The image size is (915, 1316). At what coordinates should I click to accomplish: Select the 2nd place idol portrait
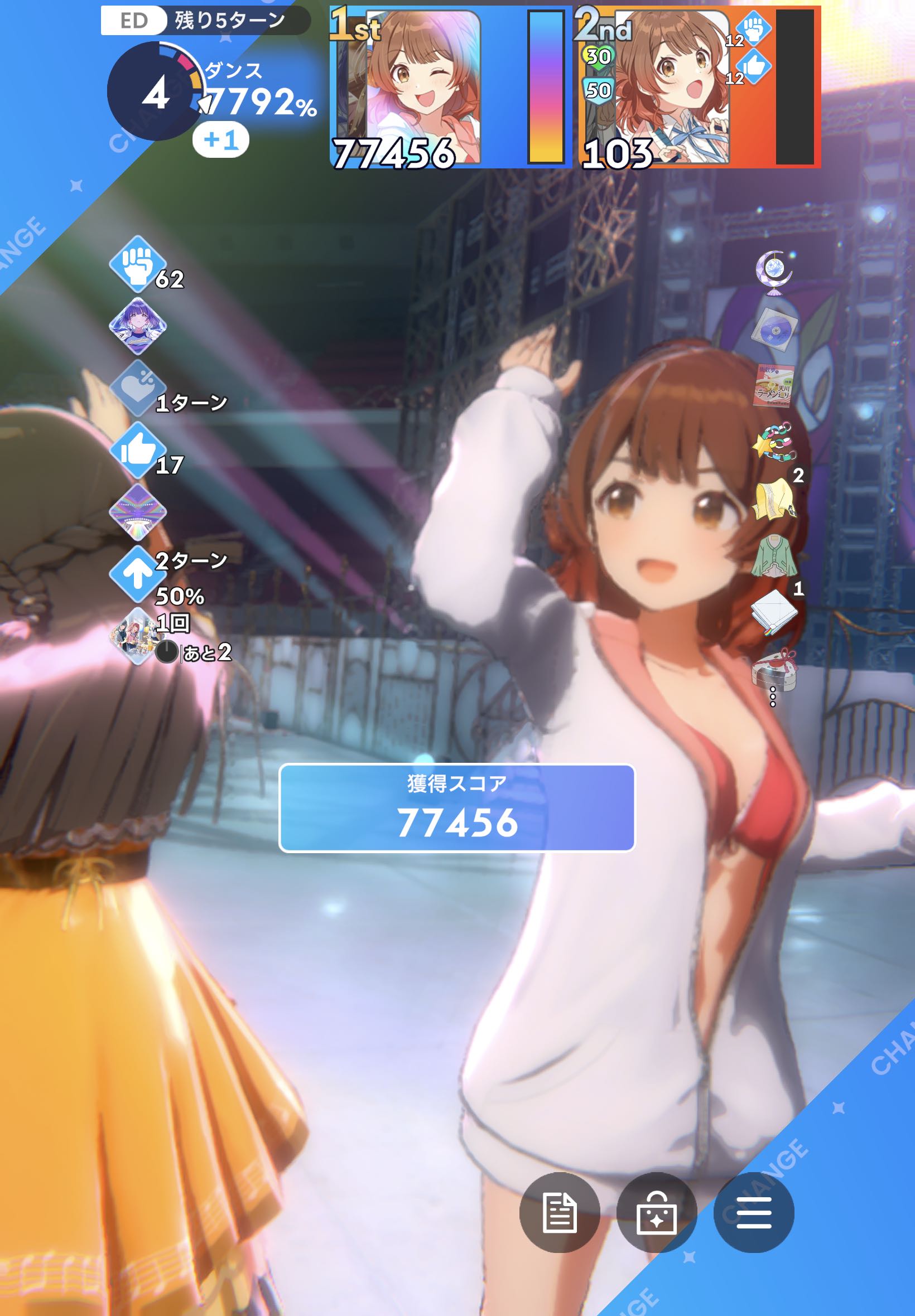[671, 86]
